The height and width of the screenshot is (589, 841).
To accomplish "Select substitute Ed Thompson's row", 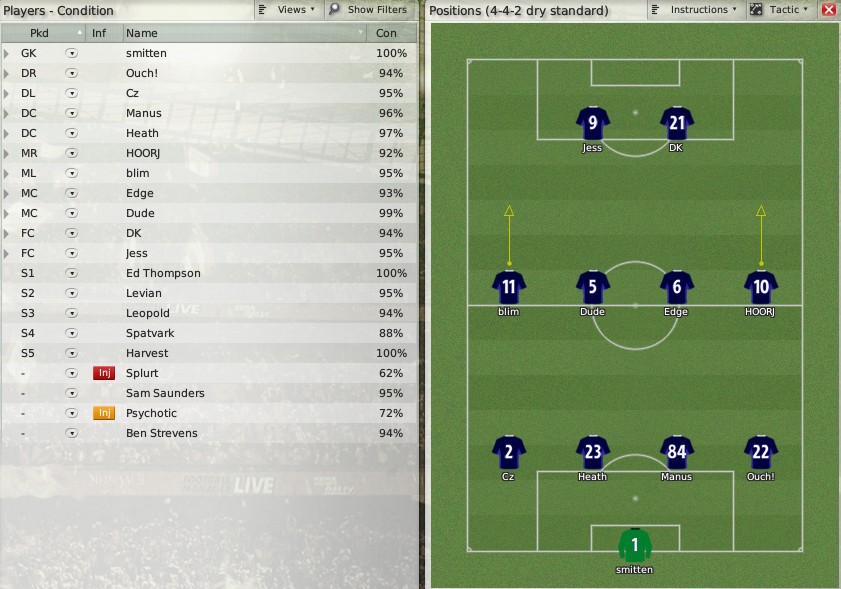I will [x=163, y=273].
